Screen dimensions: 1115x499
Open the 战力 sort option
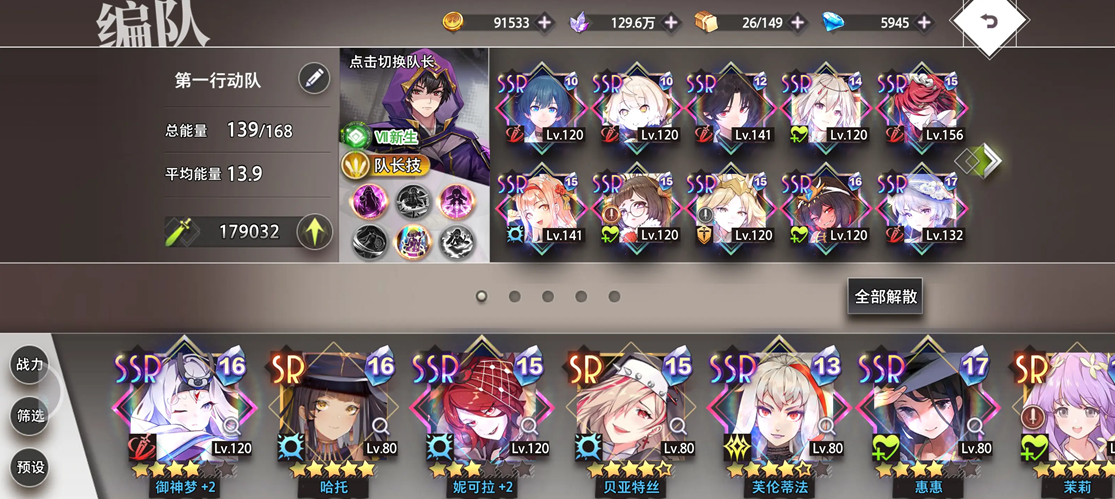point(30,365)
